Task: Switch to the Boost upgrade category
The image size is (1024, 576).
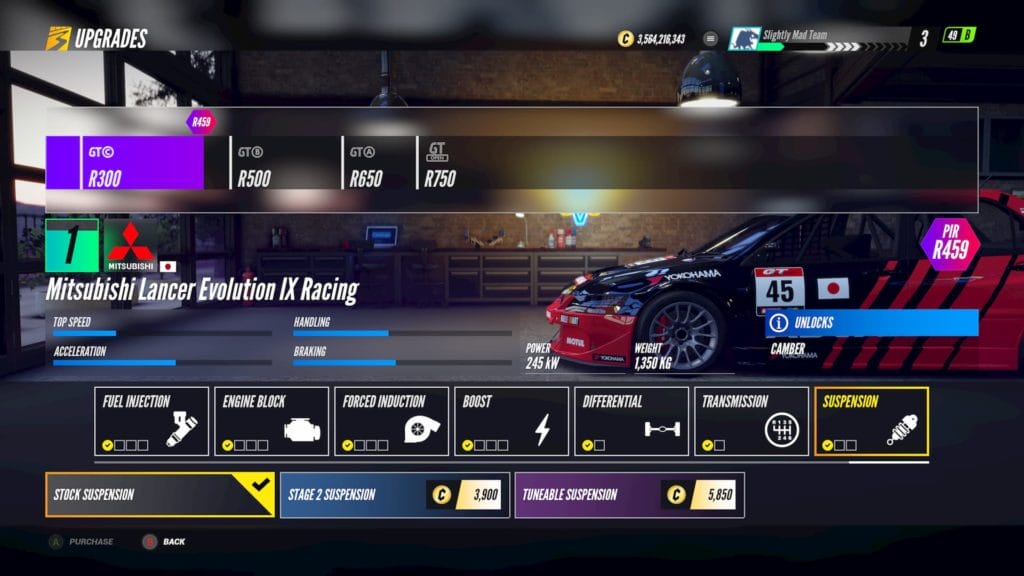Action: click(x=511, y=421)
